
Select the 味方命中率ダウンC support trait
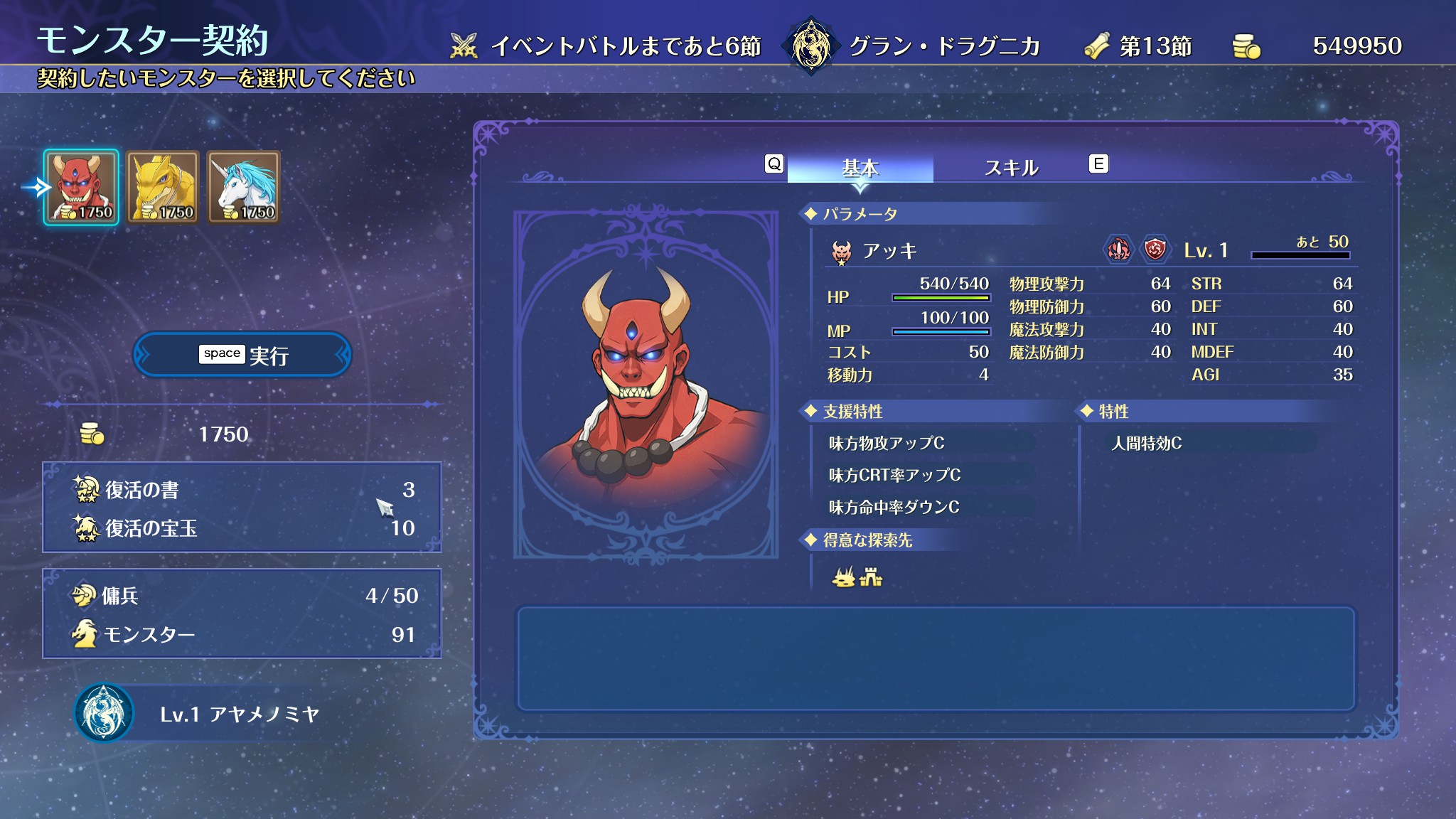(x=894, y=507)
